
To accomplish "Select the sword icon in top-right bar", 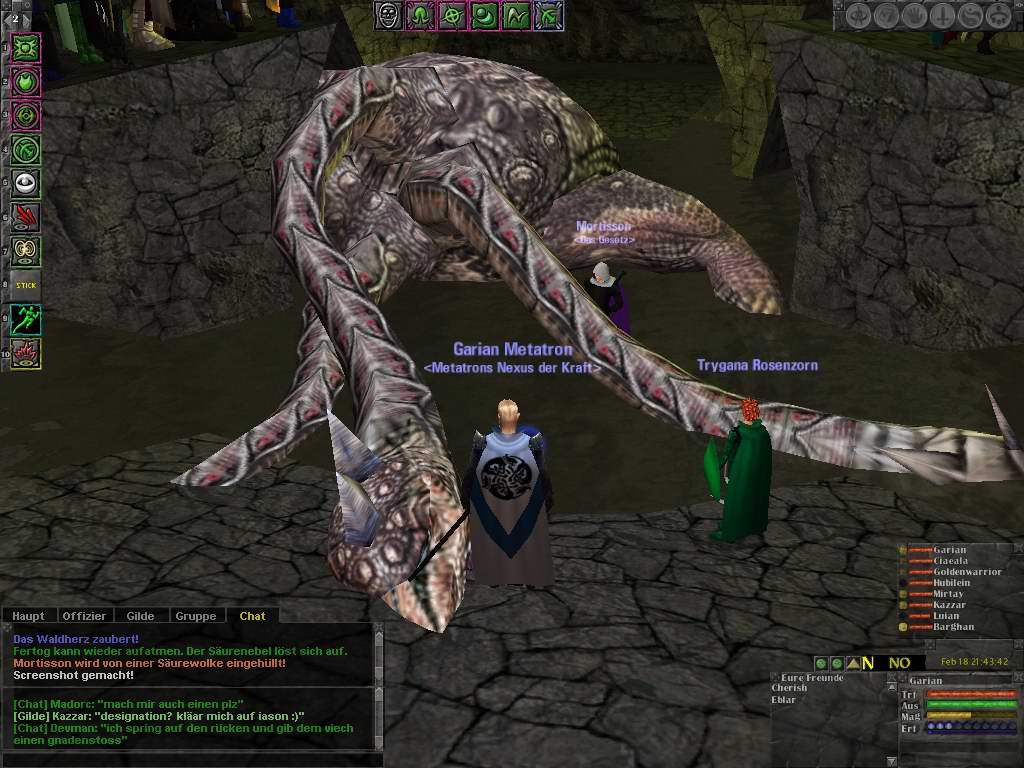I will click(x=942, y=15).
